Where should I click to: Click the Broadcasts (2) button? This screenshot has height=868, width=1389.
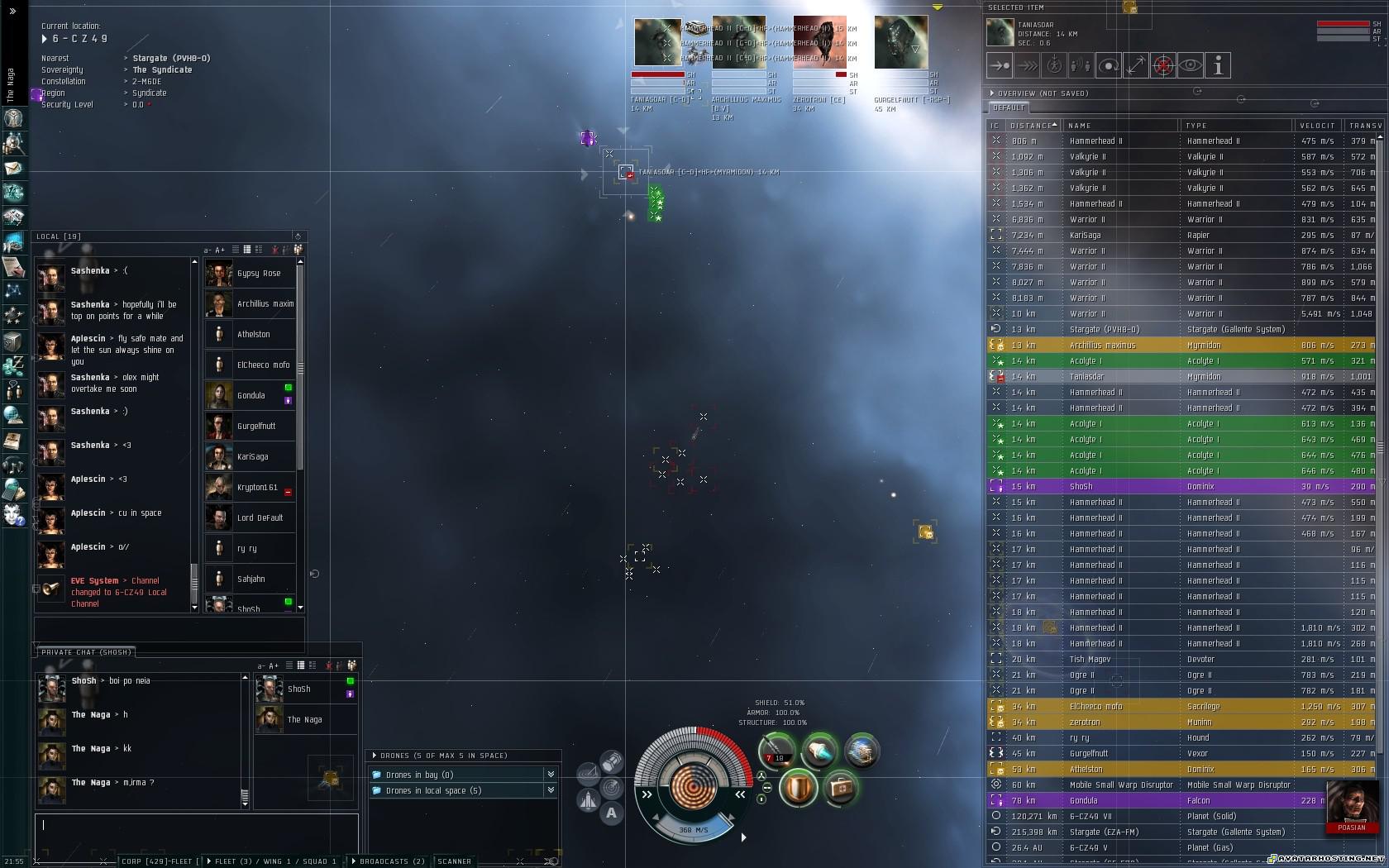(388, 861)
